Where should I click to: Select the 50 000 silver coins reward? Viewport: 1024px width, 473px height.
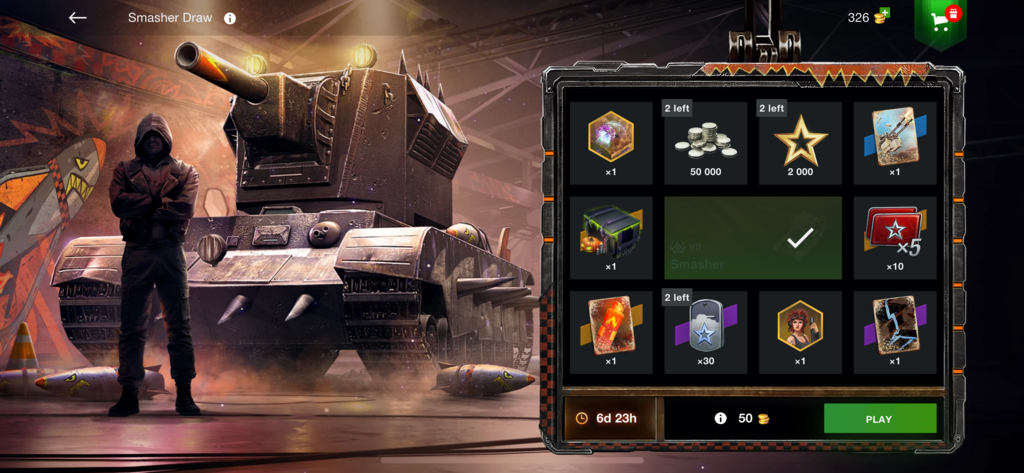tap(705, 143)
